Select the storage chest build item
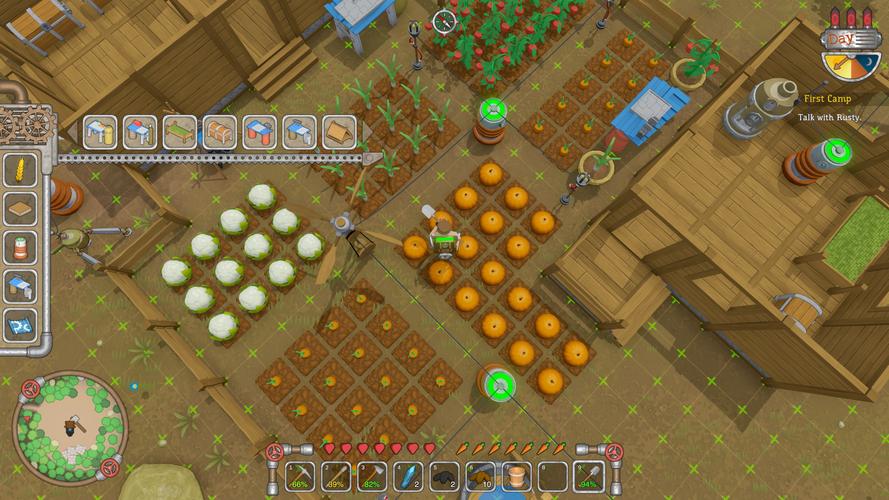889x500 pixels. point(219,132)
